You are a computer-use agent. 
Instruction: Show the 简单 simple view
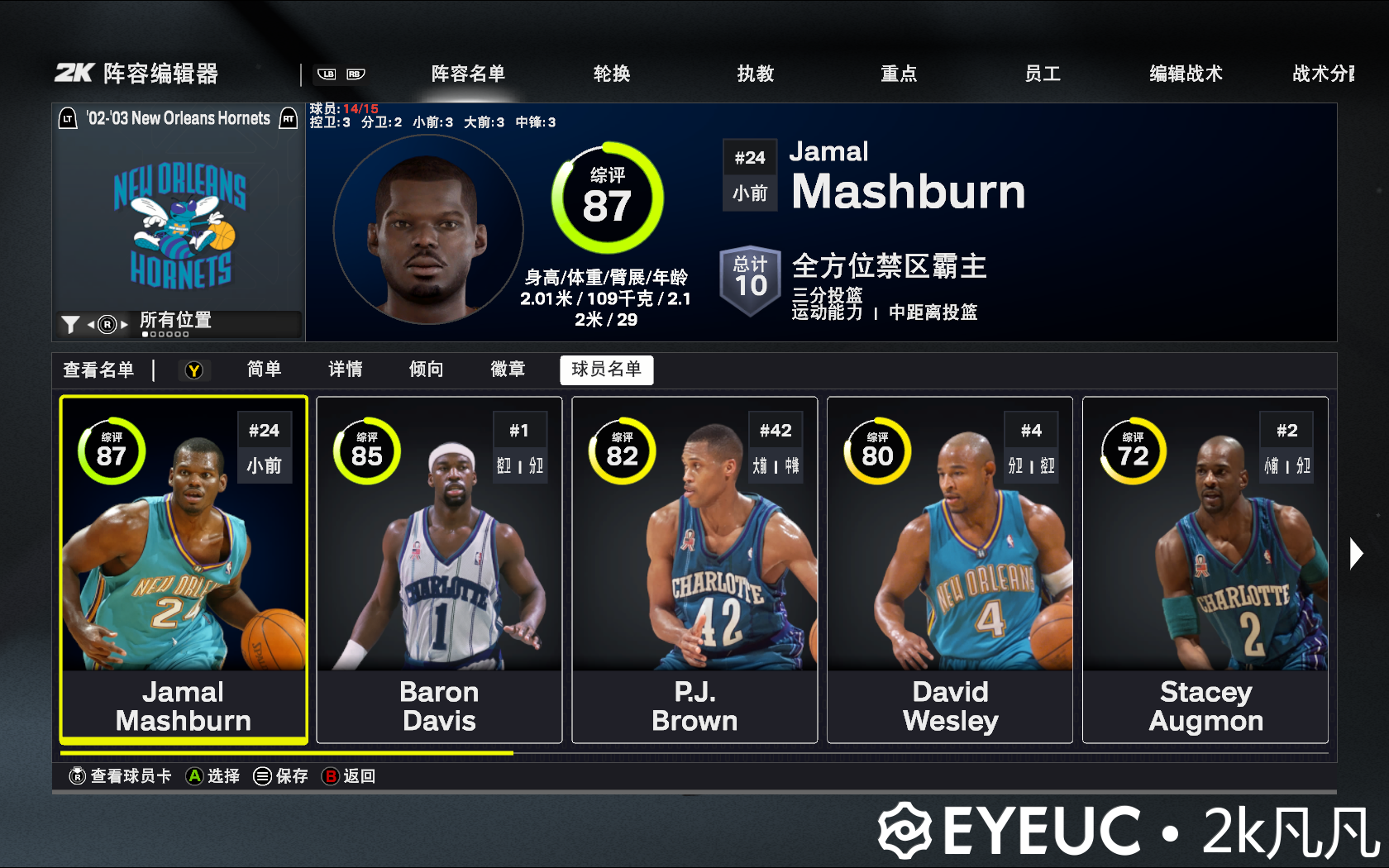point(265,370)
